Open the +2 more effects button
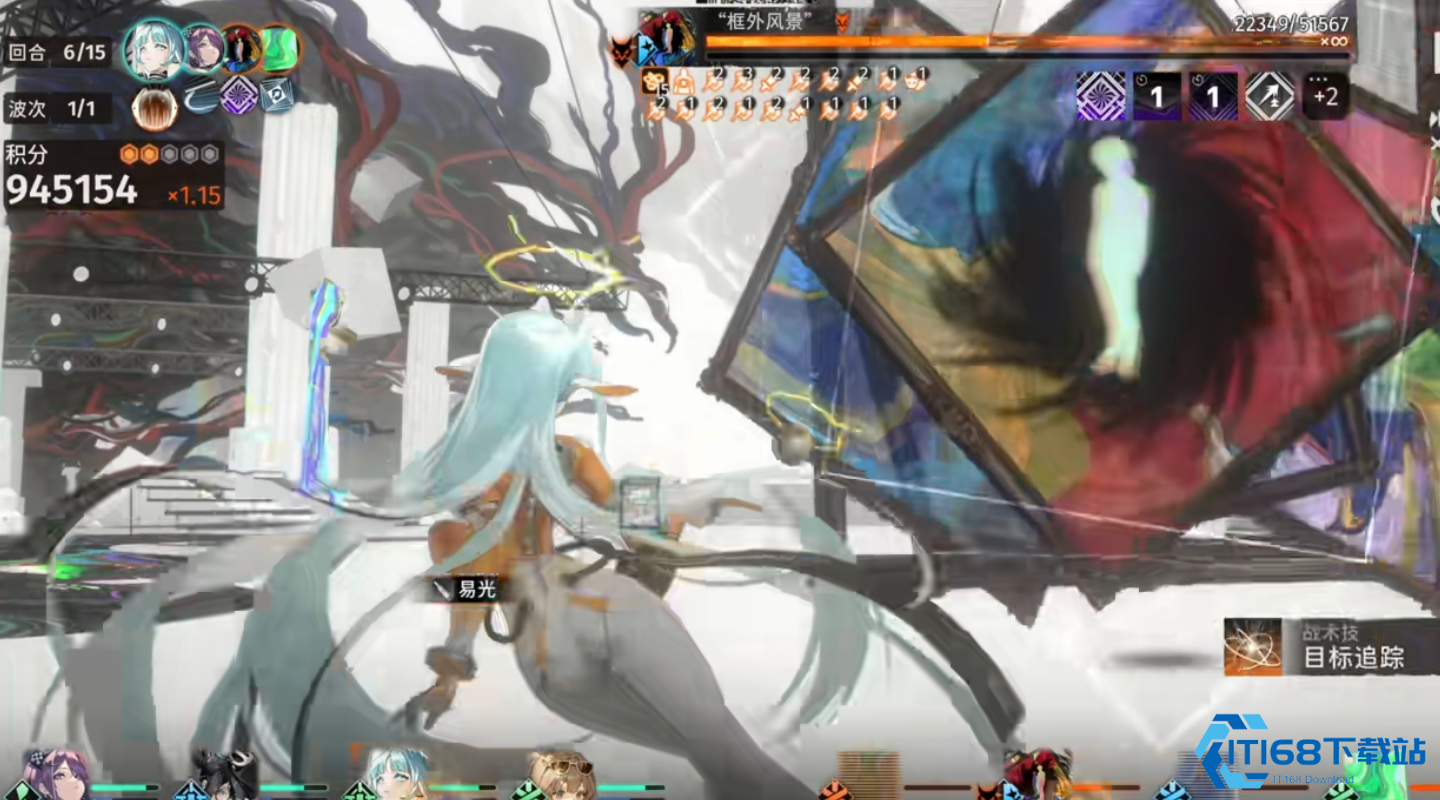 1326,96
